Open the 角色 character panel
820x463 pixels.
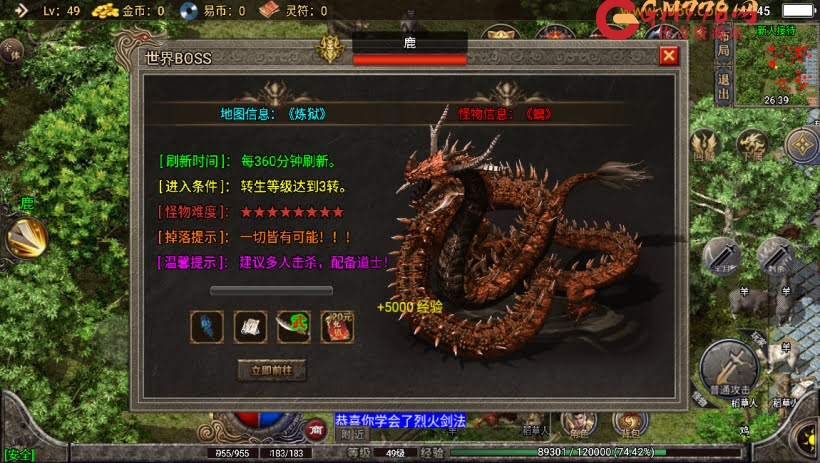point(580,425)
